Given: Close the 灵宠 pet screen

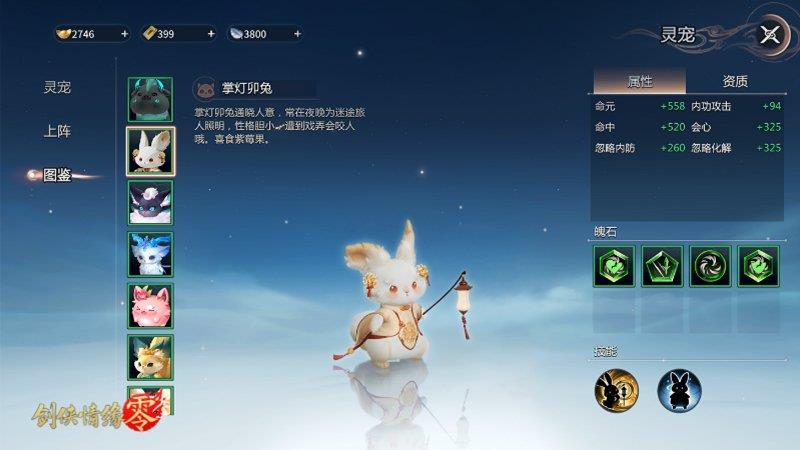Looking at the screenshot, I should tap(769, 35).
